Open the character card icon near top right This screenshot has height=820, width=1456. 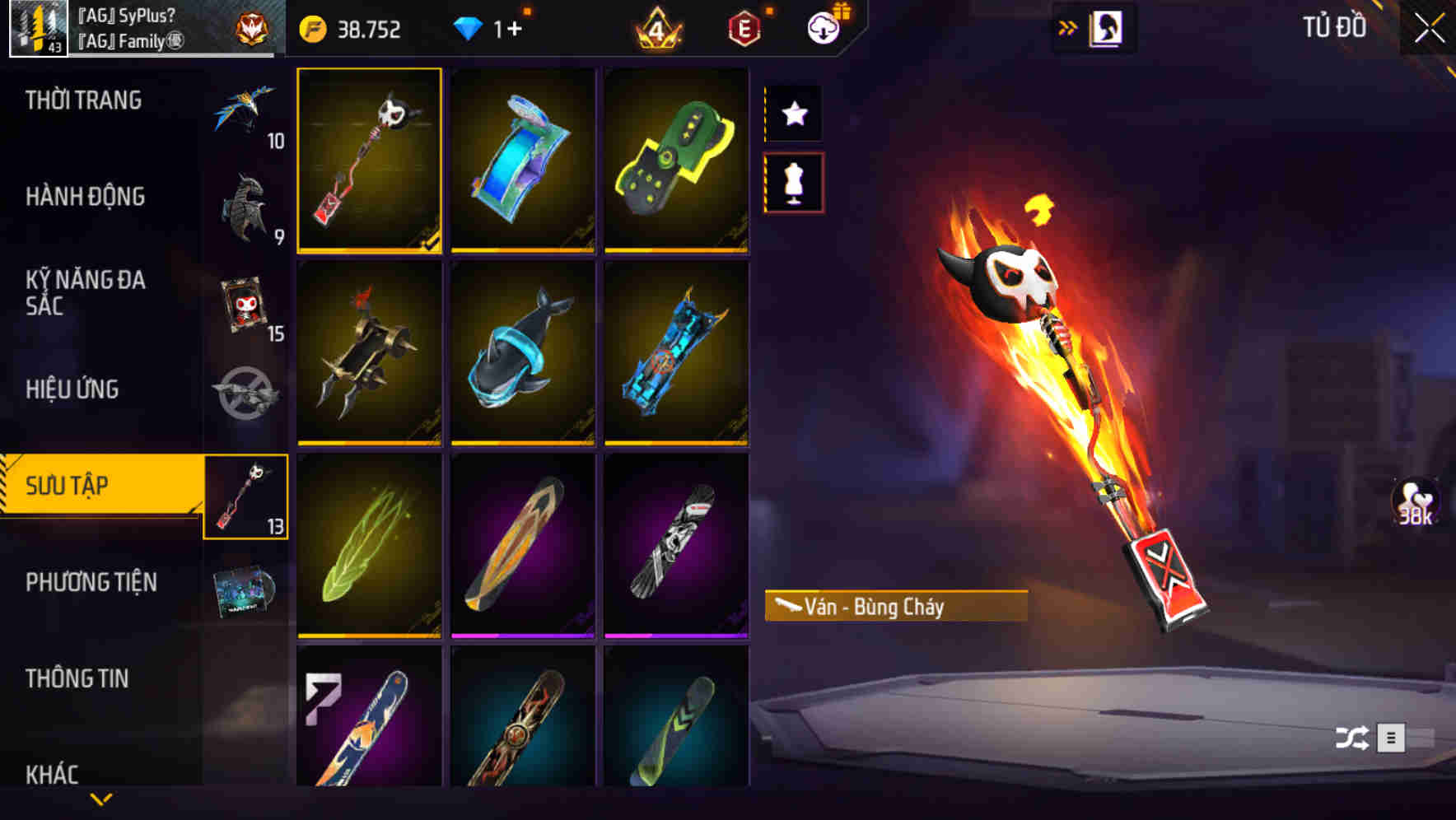click(x=1104, y=27)
